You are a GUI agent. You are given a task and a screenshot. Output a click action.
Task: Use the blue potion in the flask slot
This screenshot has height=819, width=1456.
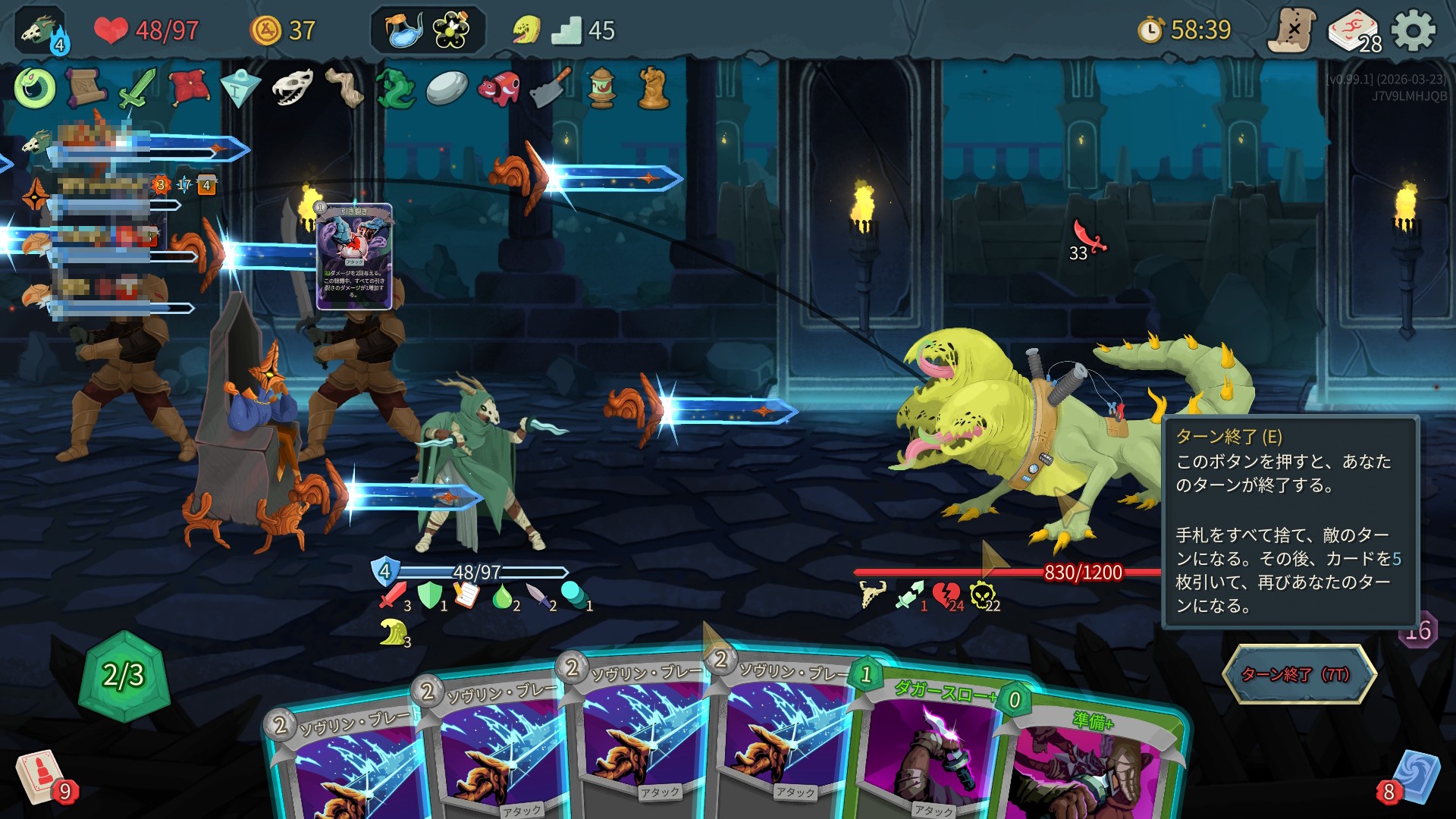click(404, 31)
